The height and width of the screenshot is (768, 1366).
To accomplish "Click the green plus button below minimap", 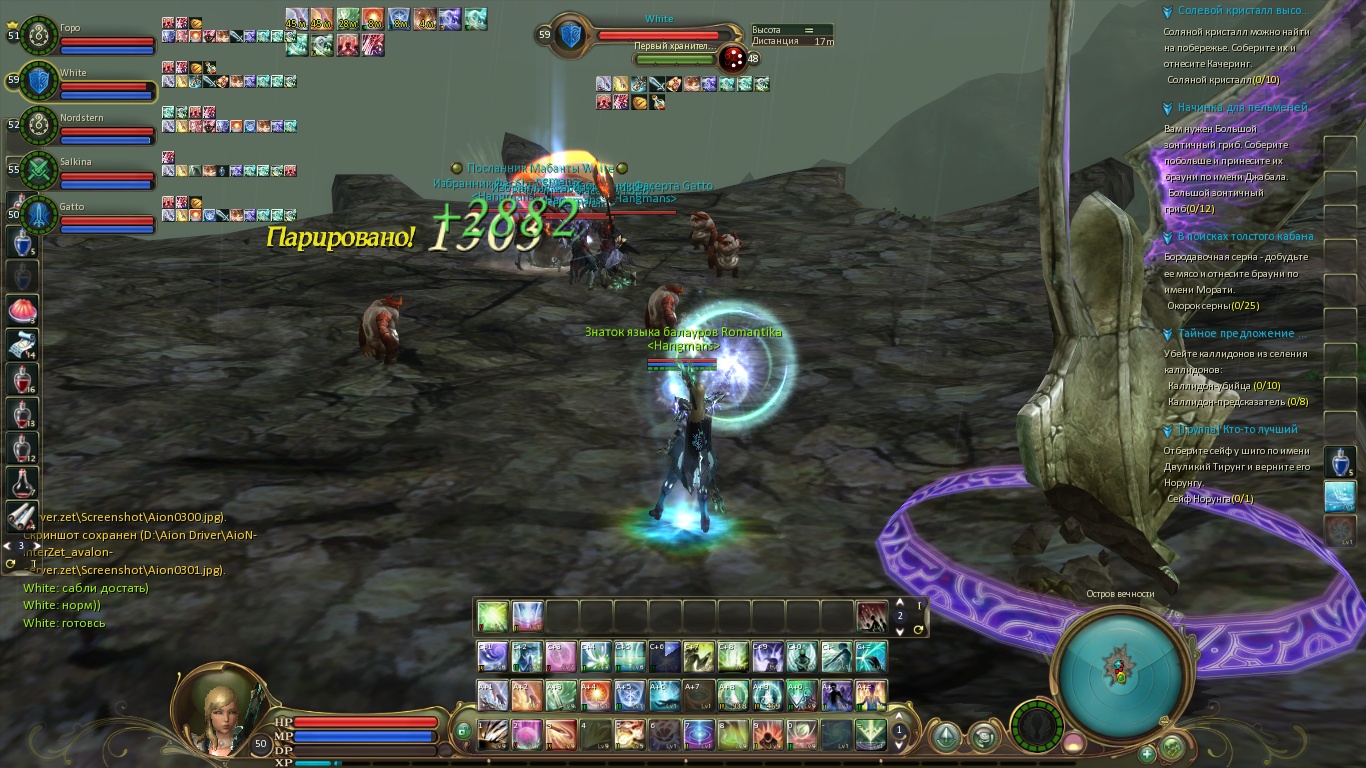I will coord(1147,753).
